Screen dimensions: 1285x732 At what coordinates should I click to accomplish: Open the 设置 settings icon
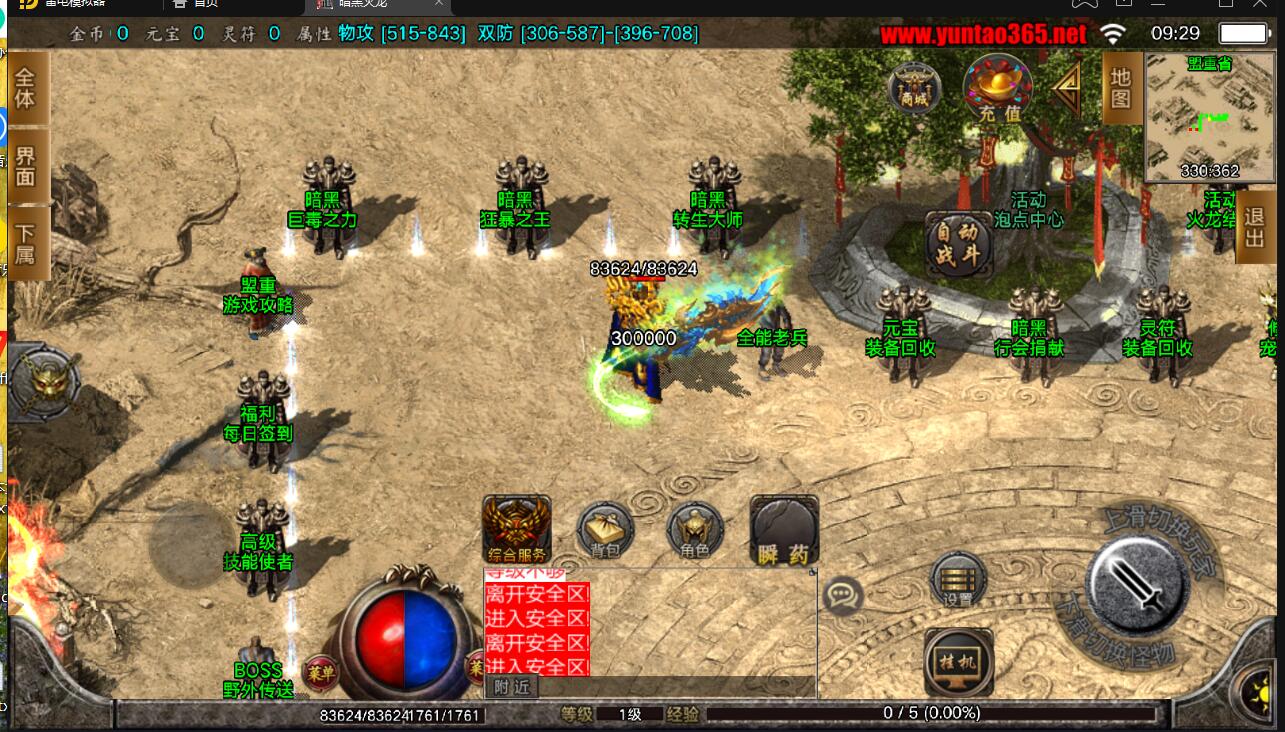(958, 580)
